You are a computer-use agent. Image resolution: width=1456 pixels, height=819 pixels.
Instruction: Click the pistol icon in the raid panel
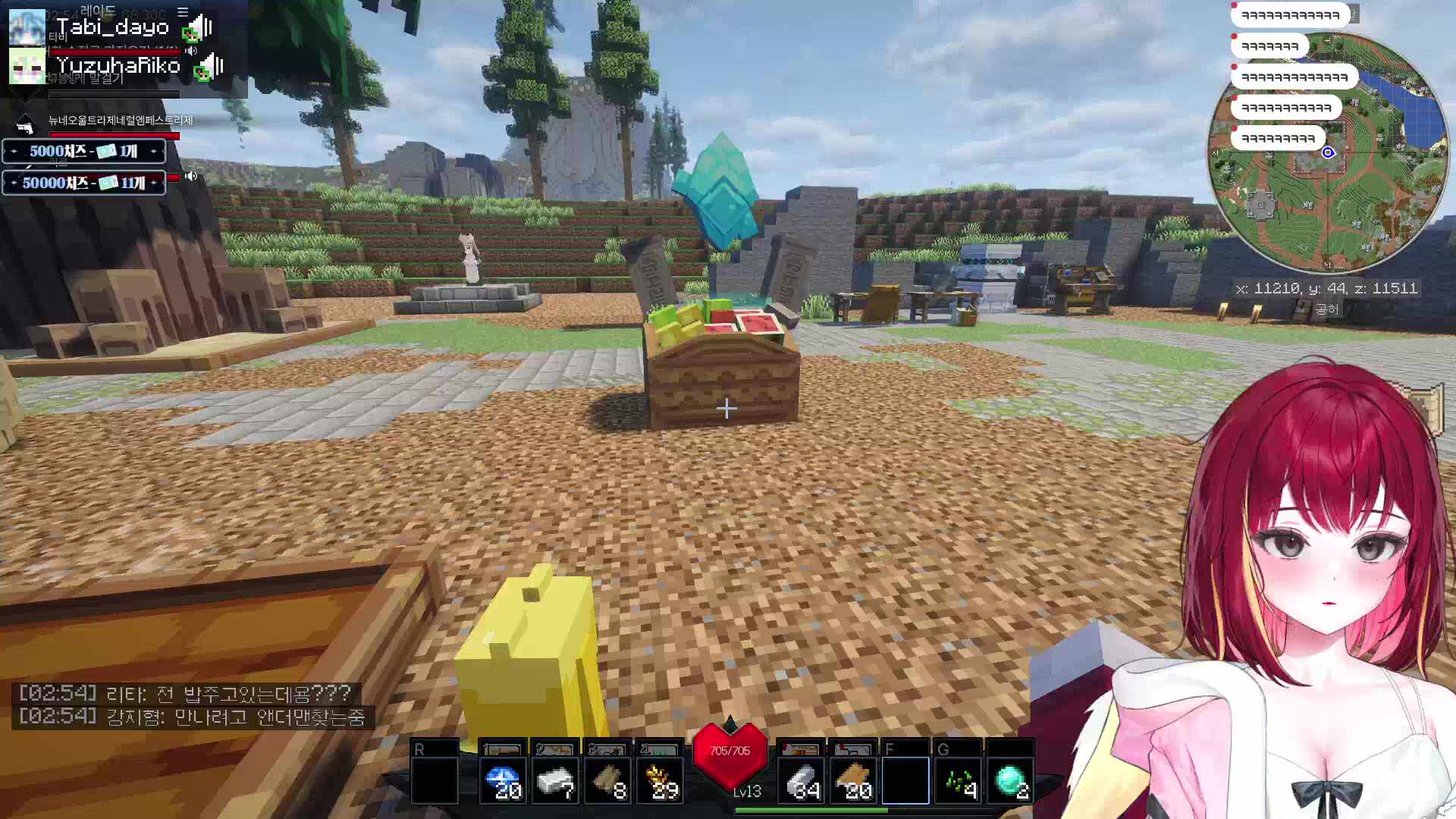[24, 124]
